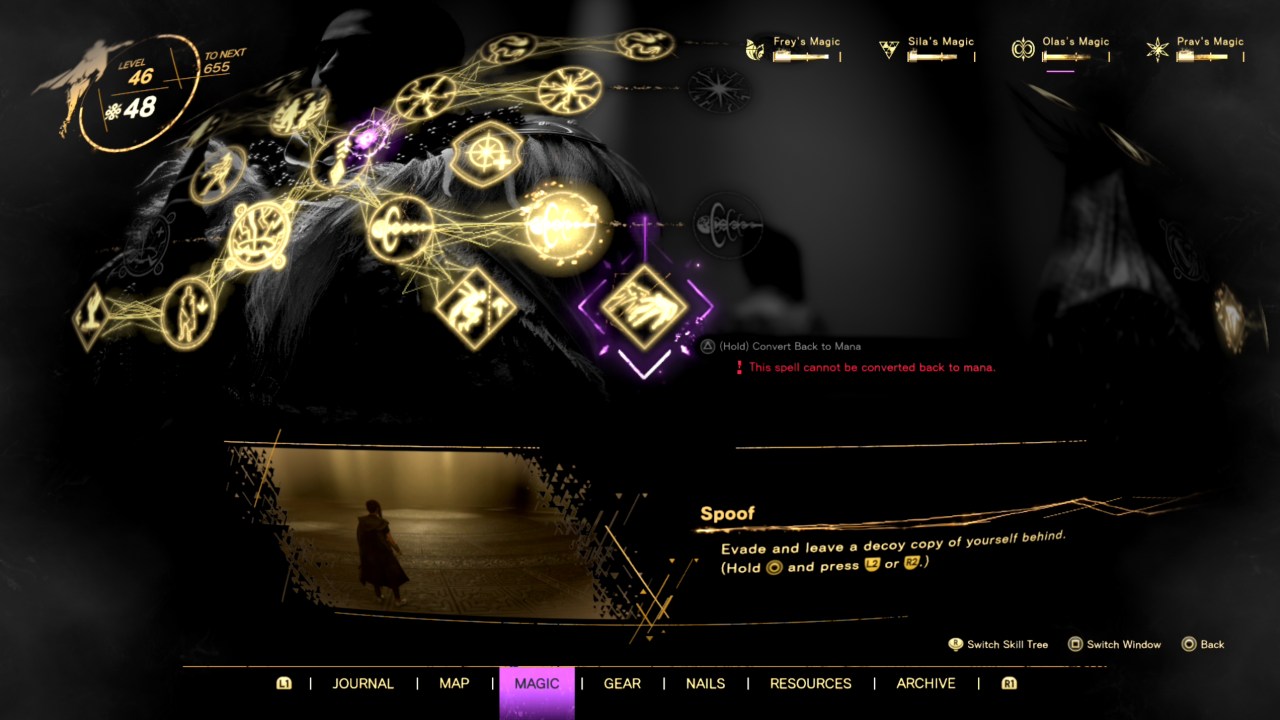Click Switch Window
The height and width of the screenshot is (720, 1280).
1115,645
